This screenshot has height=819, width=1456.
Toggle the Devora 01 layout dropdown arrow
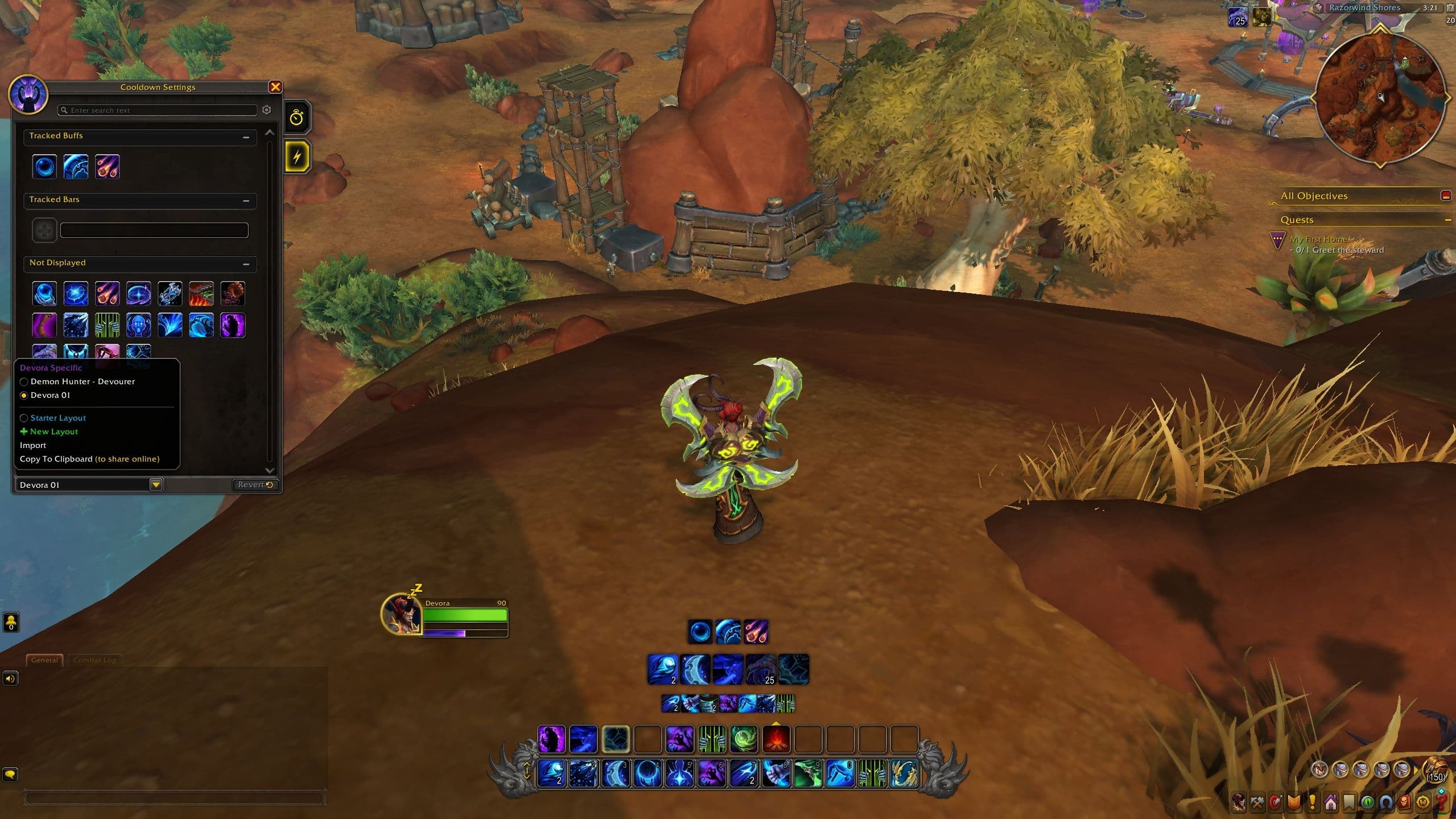click(x=155, y=484)
